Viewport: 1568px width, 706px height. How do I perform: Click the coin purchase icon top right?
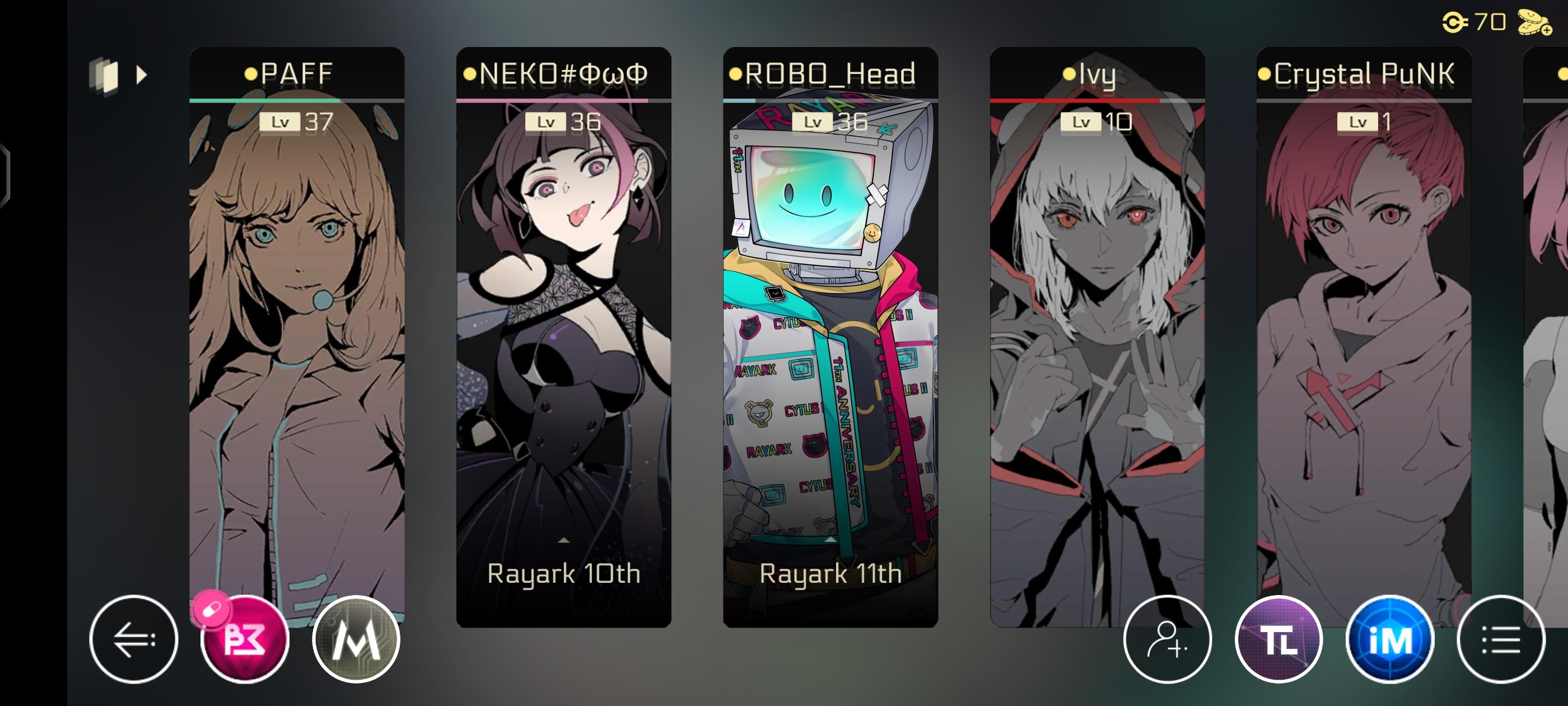pyautogui.click(x=1534, y=21)
